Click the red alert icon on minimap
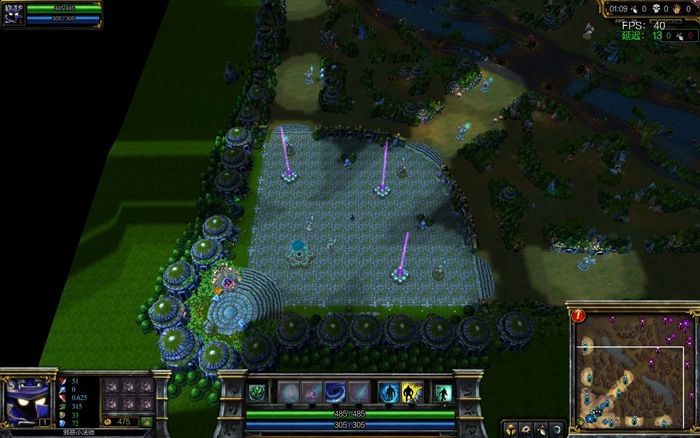This screenshot has width=700, height=438. pos(580,315)
